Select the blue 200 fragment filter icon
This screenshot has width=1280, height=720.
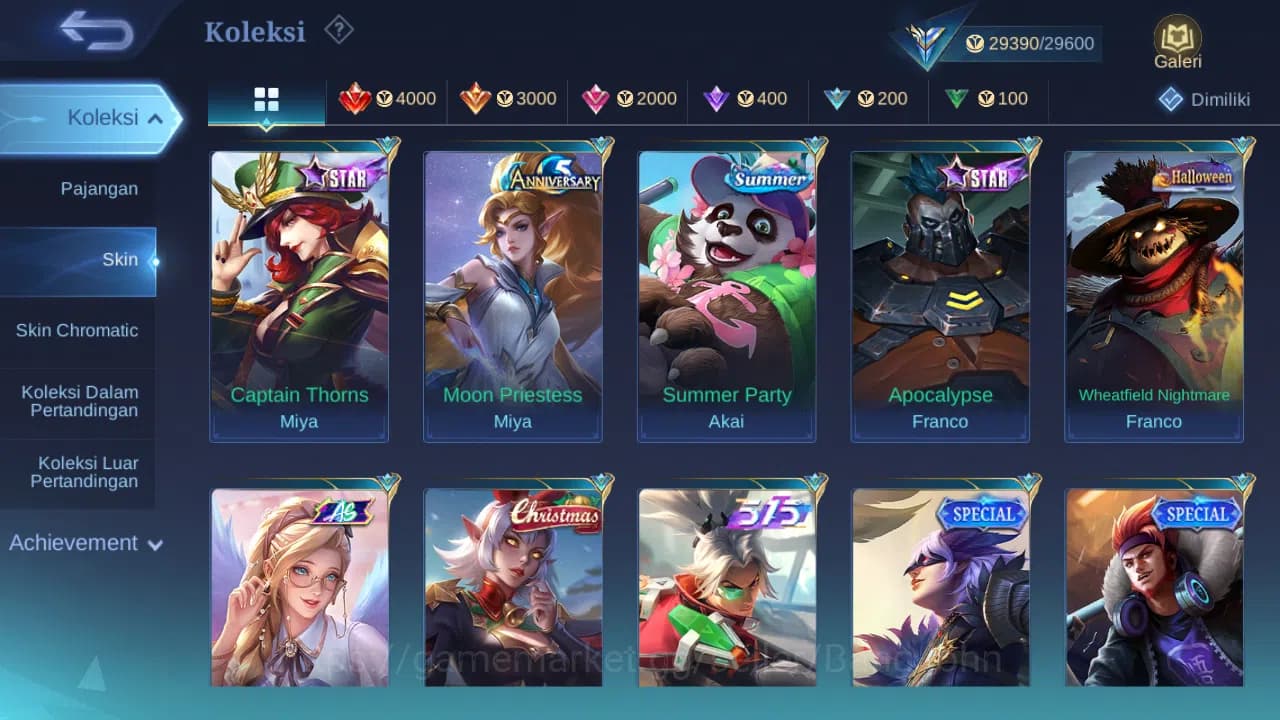click(836, 99)
